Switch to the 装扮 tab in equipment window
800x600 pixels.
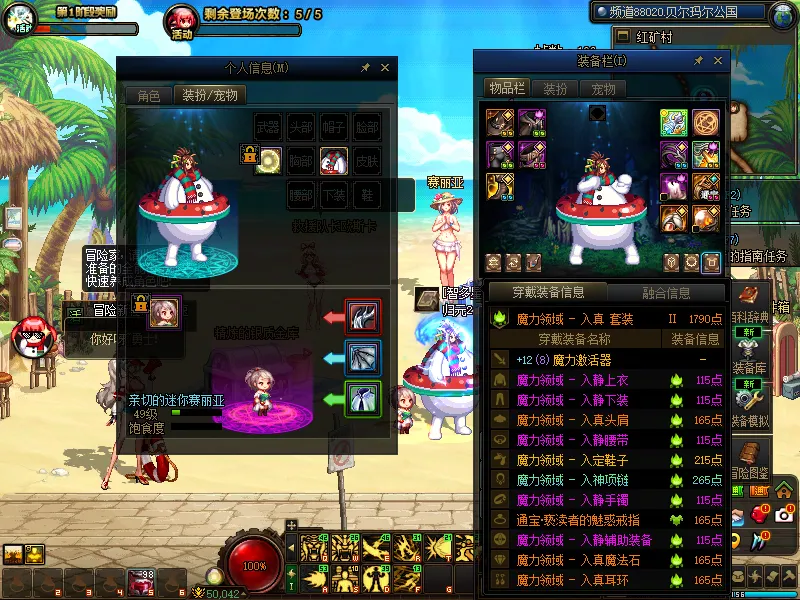[x=555, y=88]
